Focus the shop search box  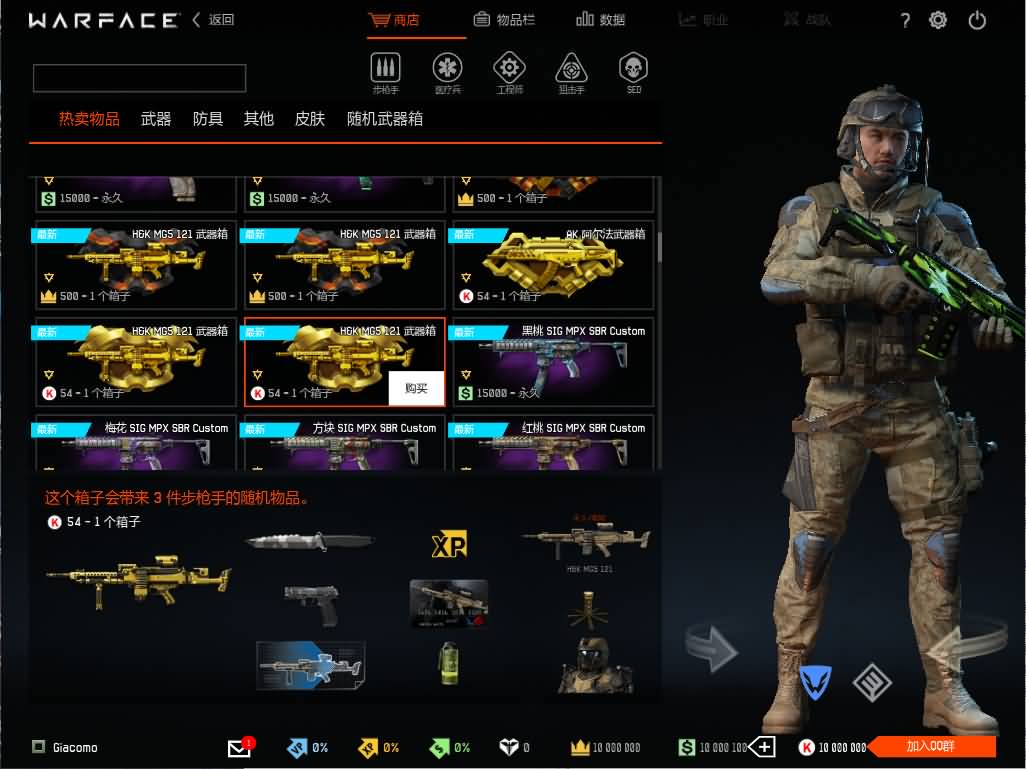[140, 78]
